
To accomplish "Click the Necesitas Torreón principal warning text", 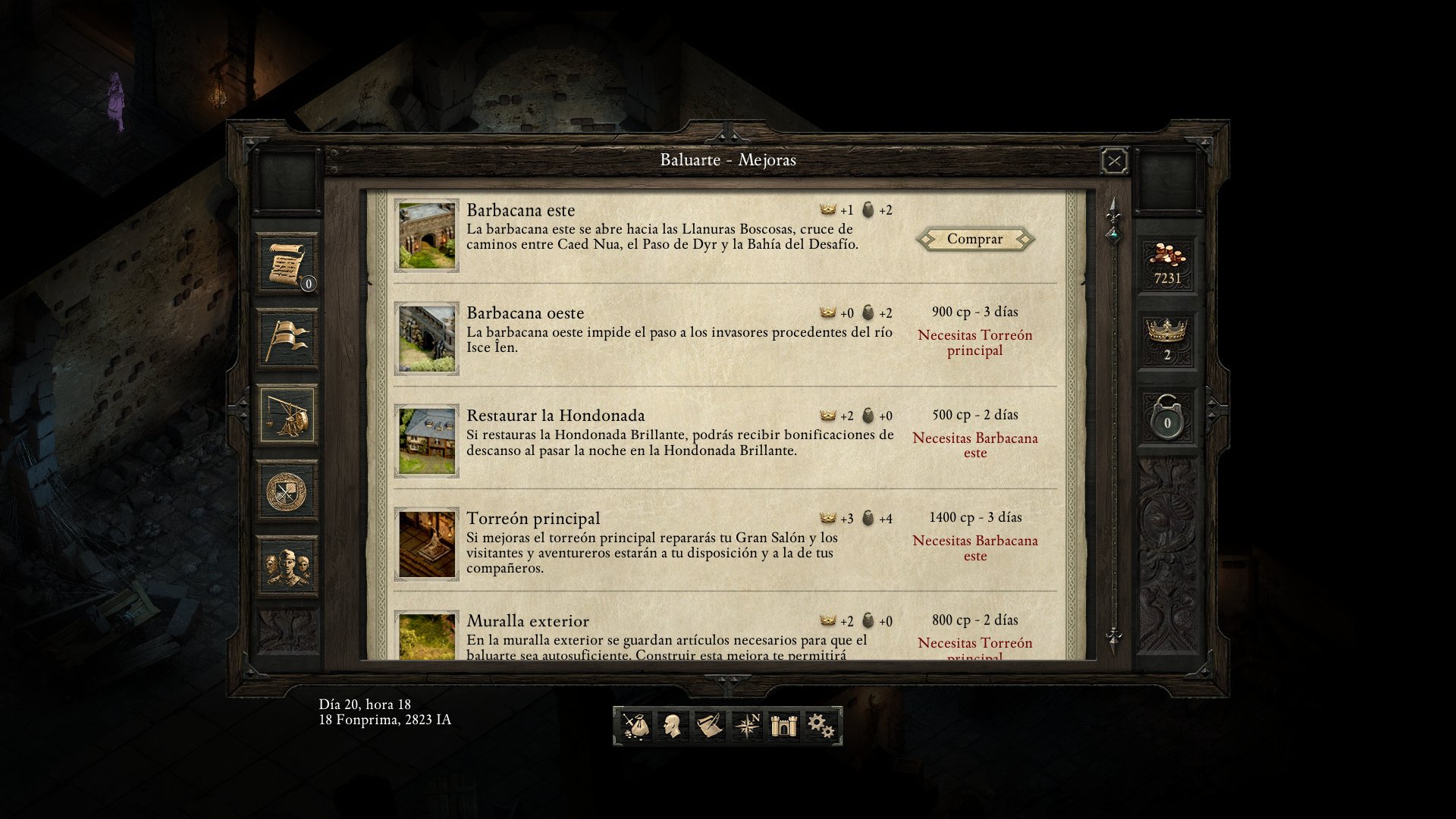I will pos(974,342).
